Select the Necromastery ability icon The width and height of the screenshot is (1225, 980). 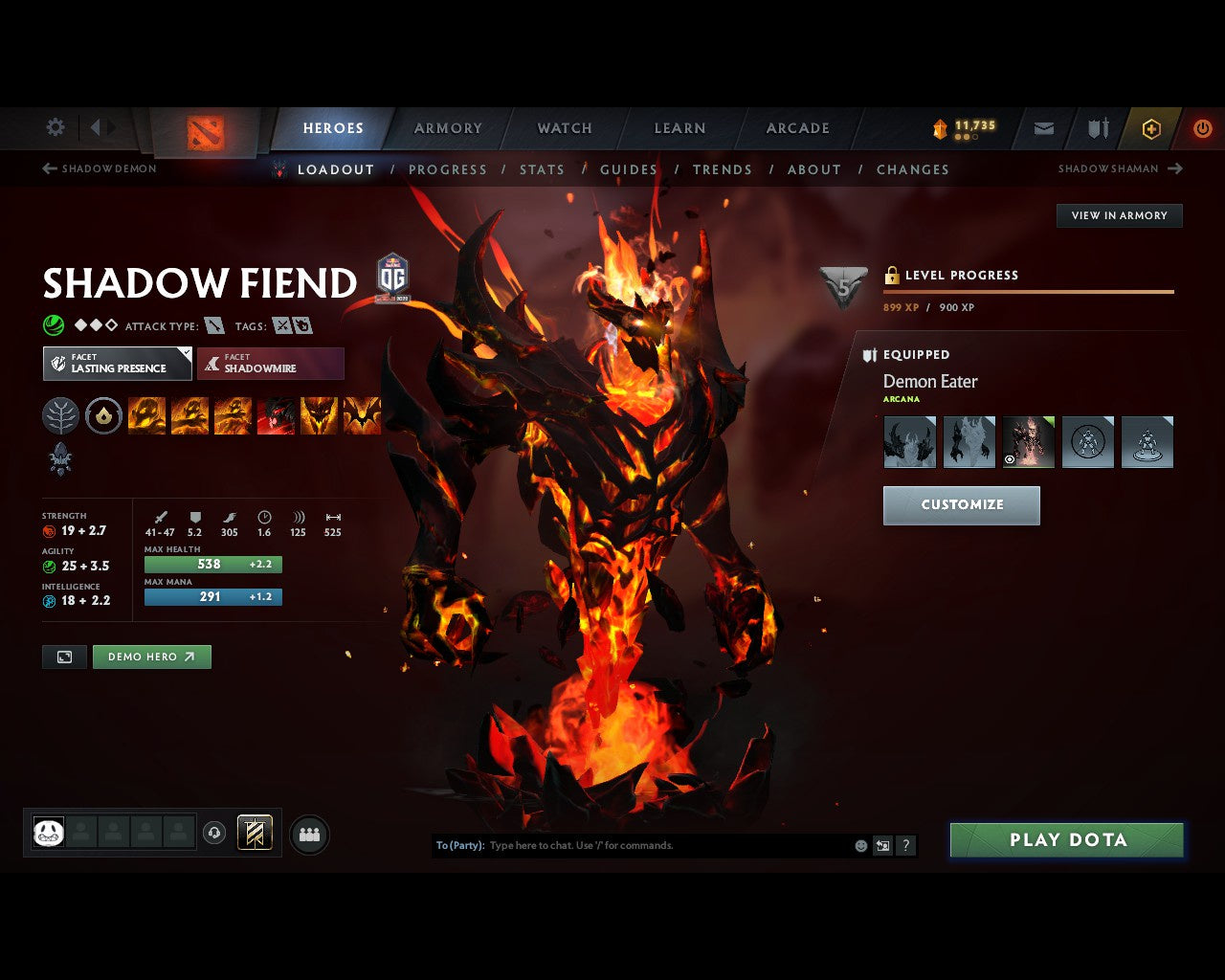[276, 414]
